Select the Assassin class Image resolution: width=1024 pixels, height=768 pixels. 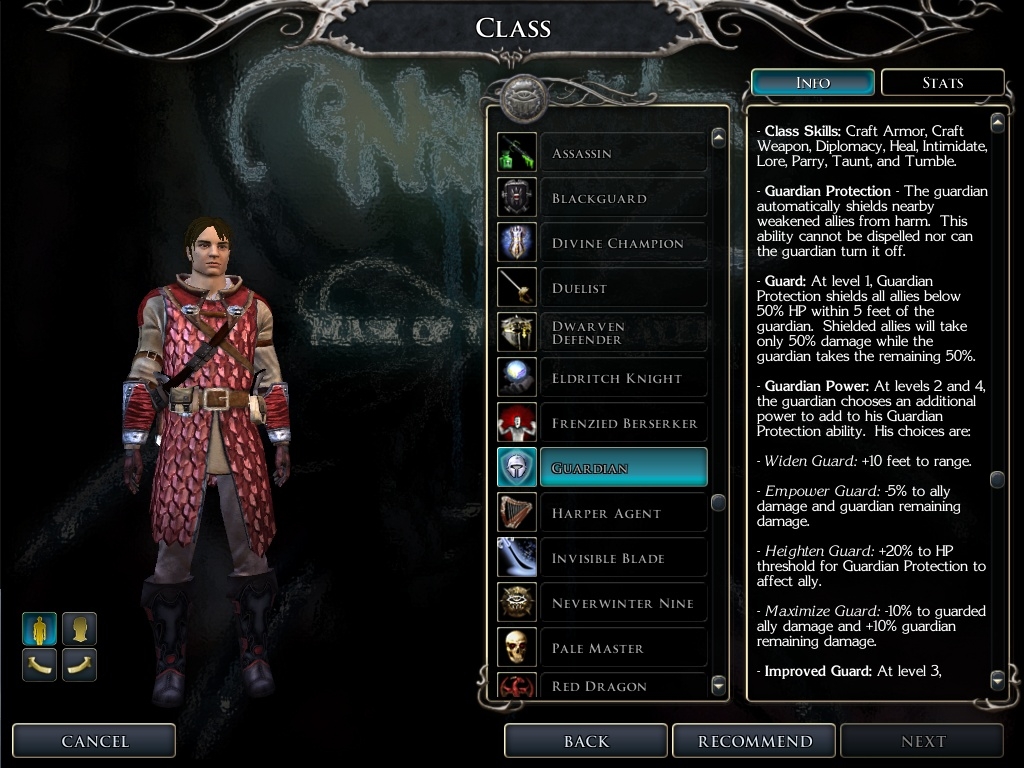click(x=622, y=153)
